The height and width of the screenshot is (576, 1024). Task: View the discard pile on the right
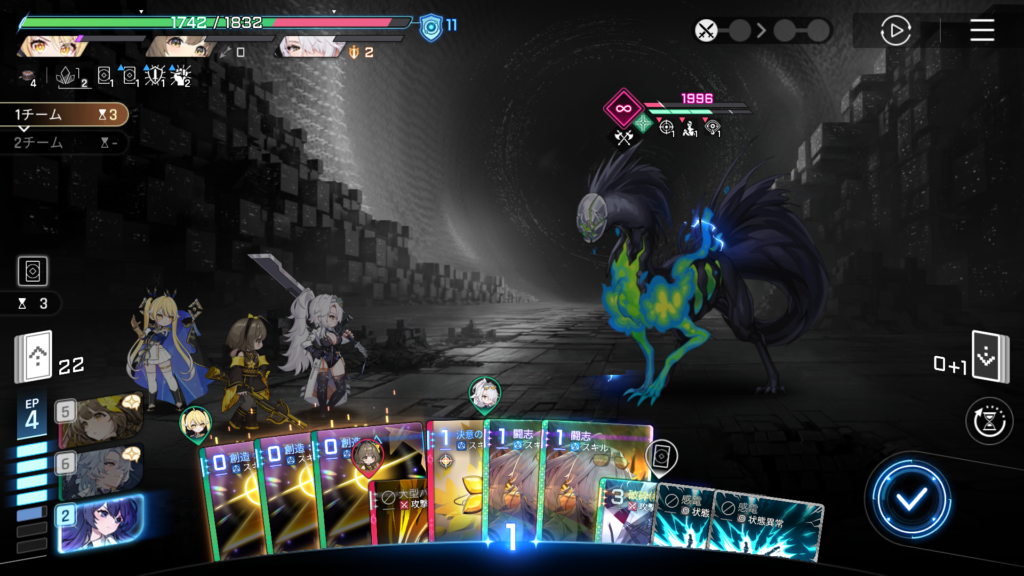(x=990, y=358)
